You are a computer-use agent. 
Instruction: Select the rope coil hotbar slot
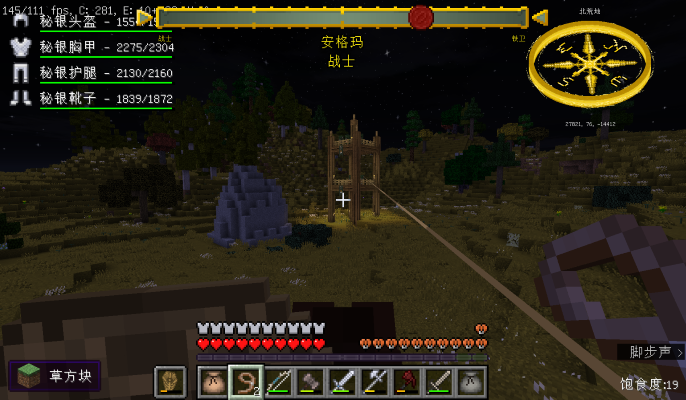[x=245, y=381]
